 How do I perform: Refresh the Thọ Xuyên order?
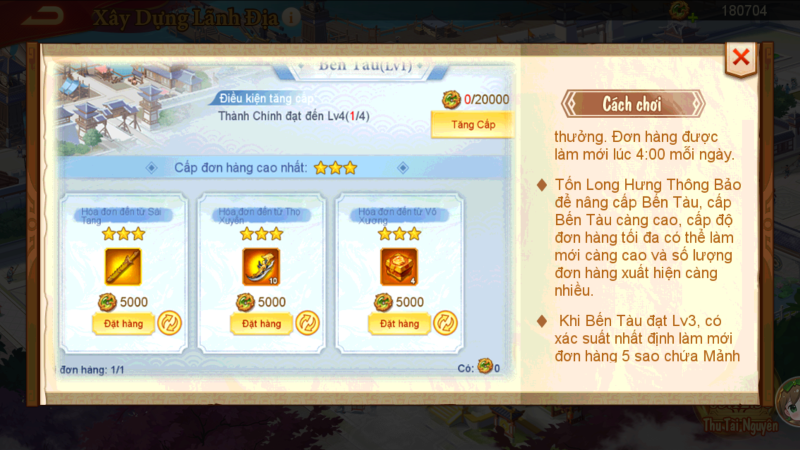coord(307,324)
